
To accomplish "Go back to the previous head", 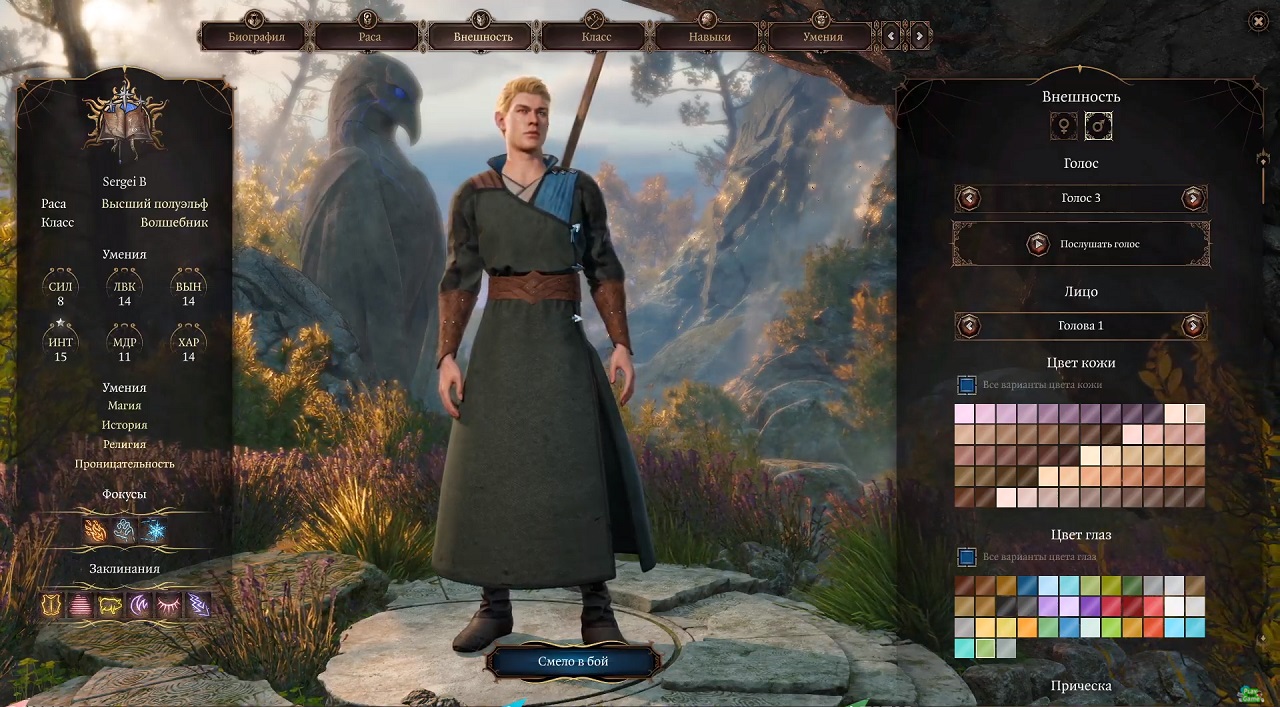I will click(x=968, y=326).
